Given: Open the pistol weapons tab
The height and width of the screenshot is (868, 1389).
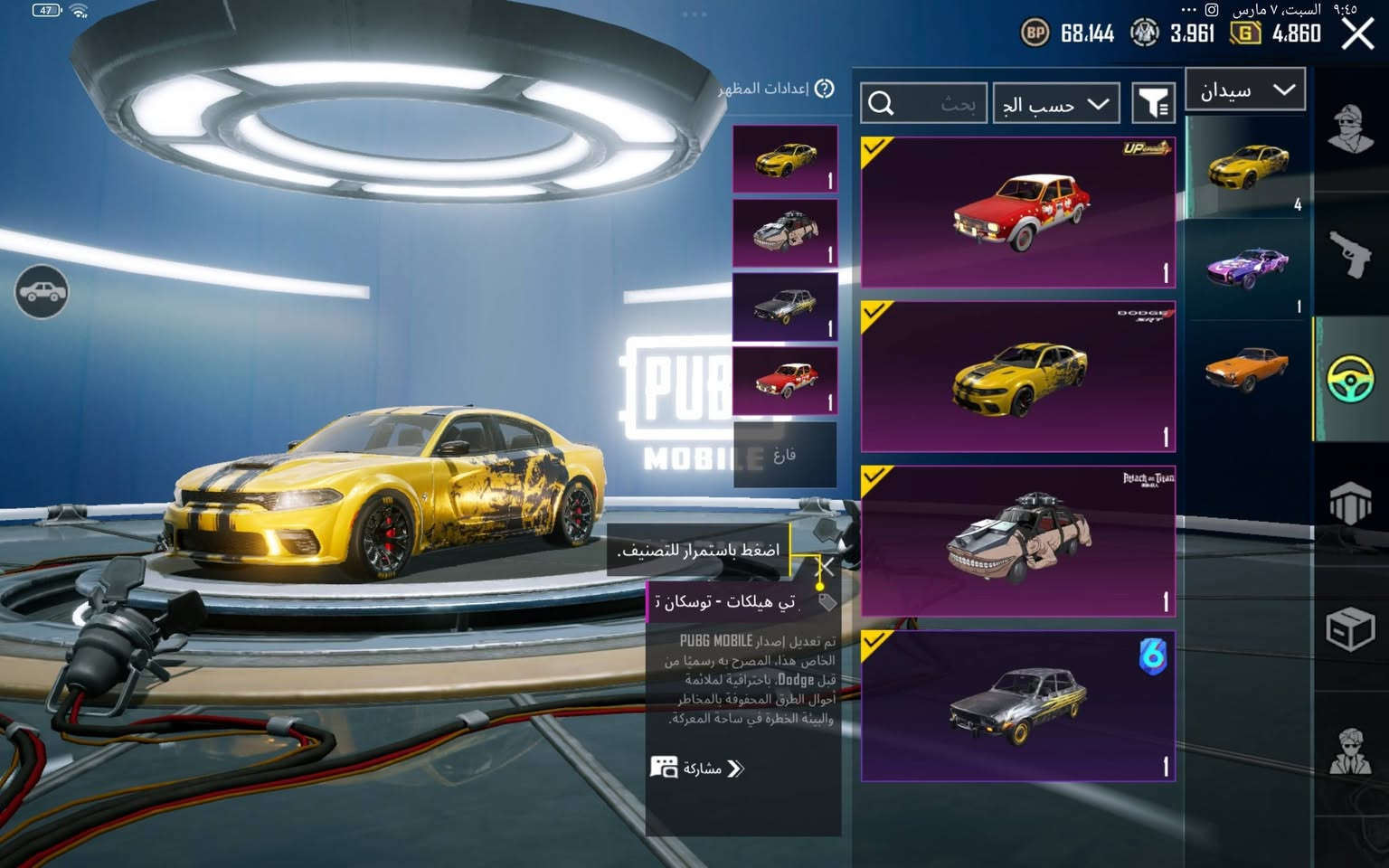Looking at the screenshot, I should point(1350,255).
